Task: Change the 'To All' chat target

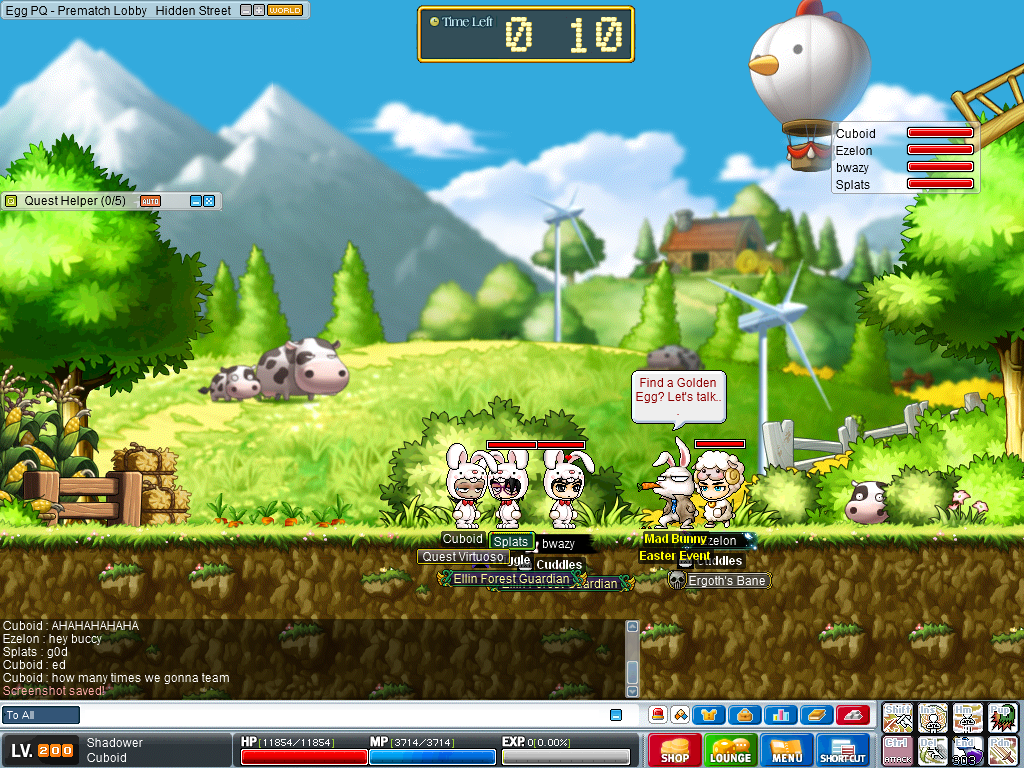Action: coord(41,715)
